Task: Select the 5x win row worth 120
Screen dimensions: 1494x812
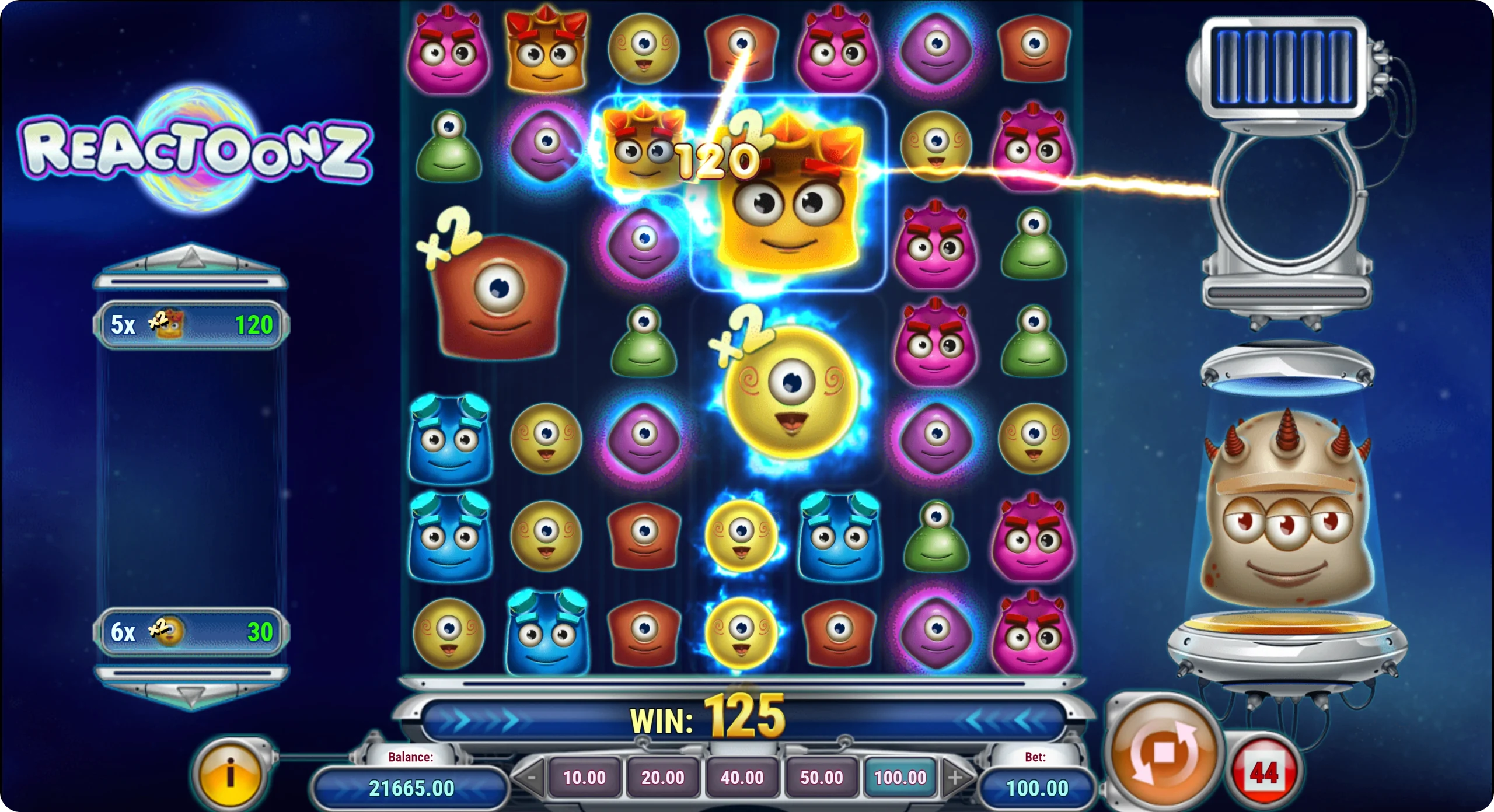Action: pyautogui.click(x=191, y=325)
